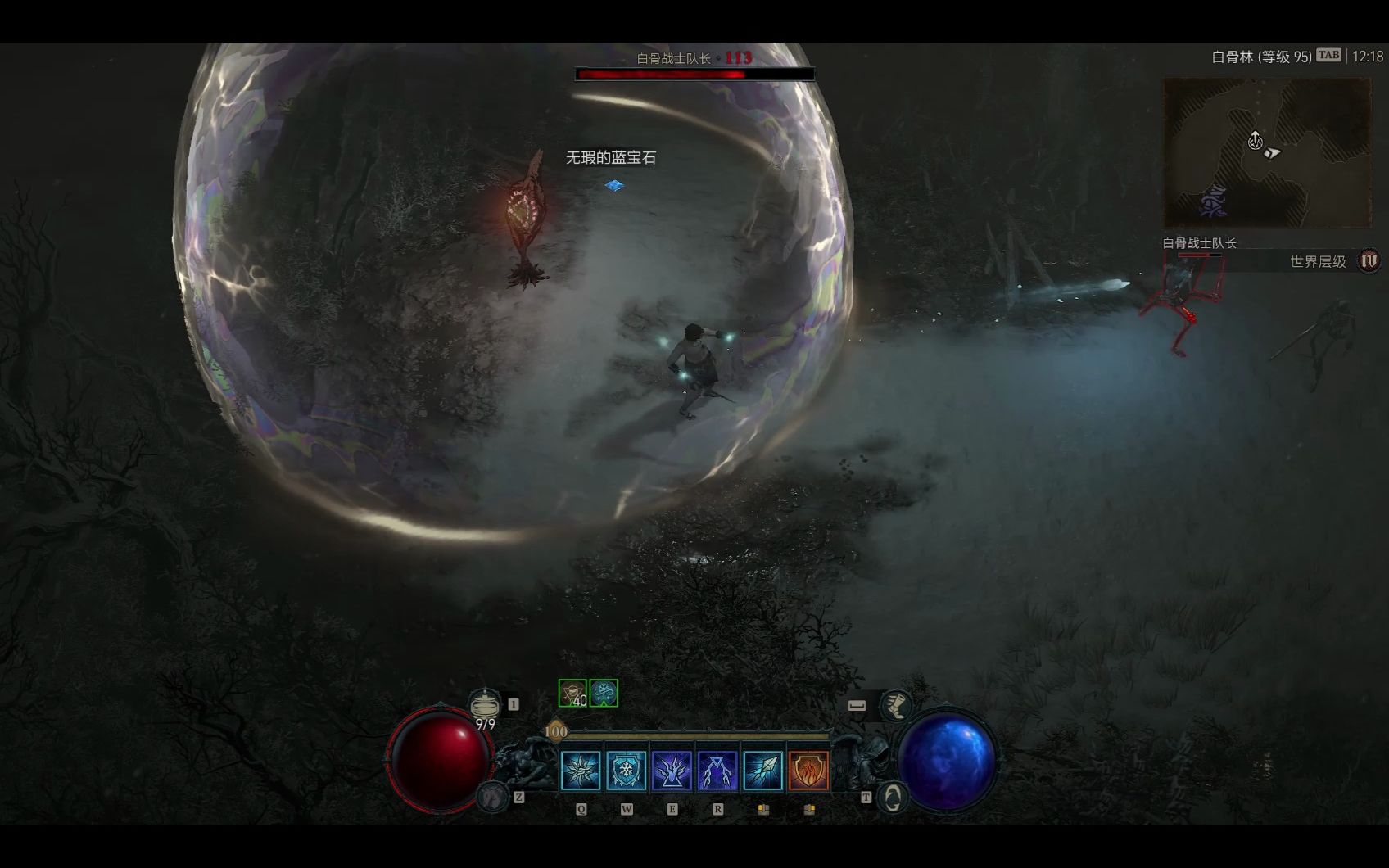The image size is (1389, 868).
Task: Fire the Ice Shards skill
Action: tap(762, 771)
